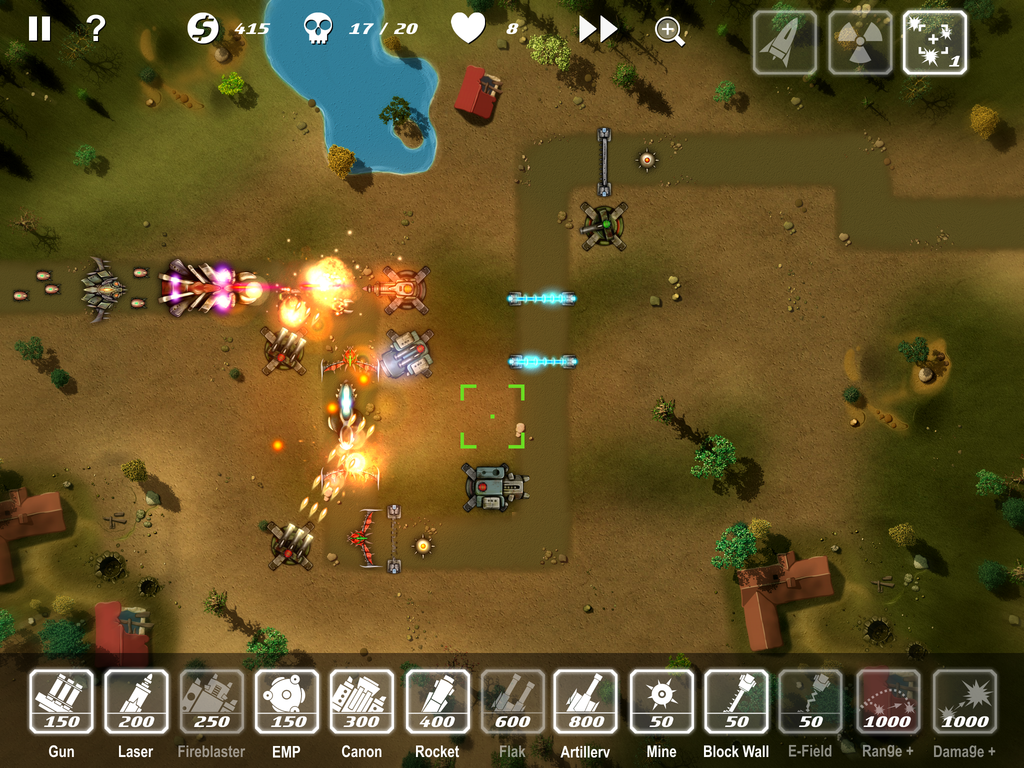
Task: Select the Rocket tower
Action: 437,702
